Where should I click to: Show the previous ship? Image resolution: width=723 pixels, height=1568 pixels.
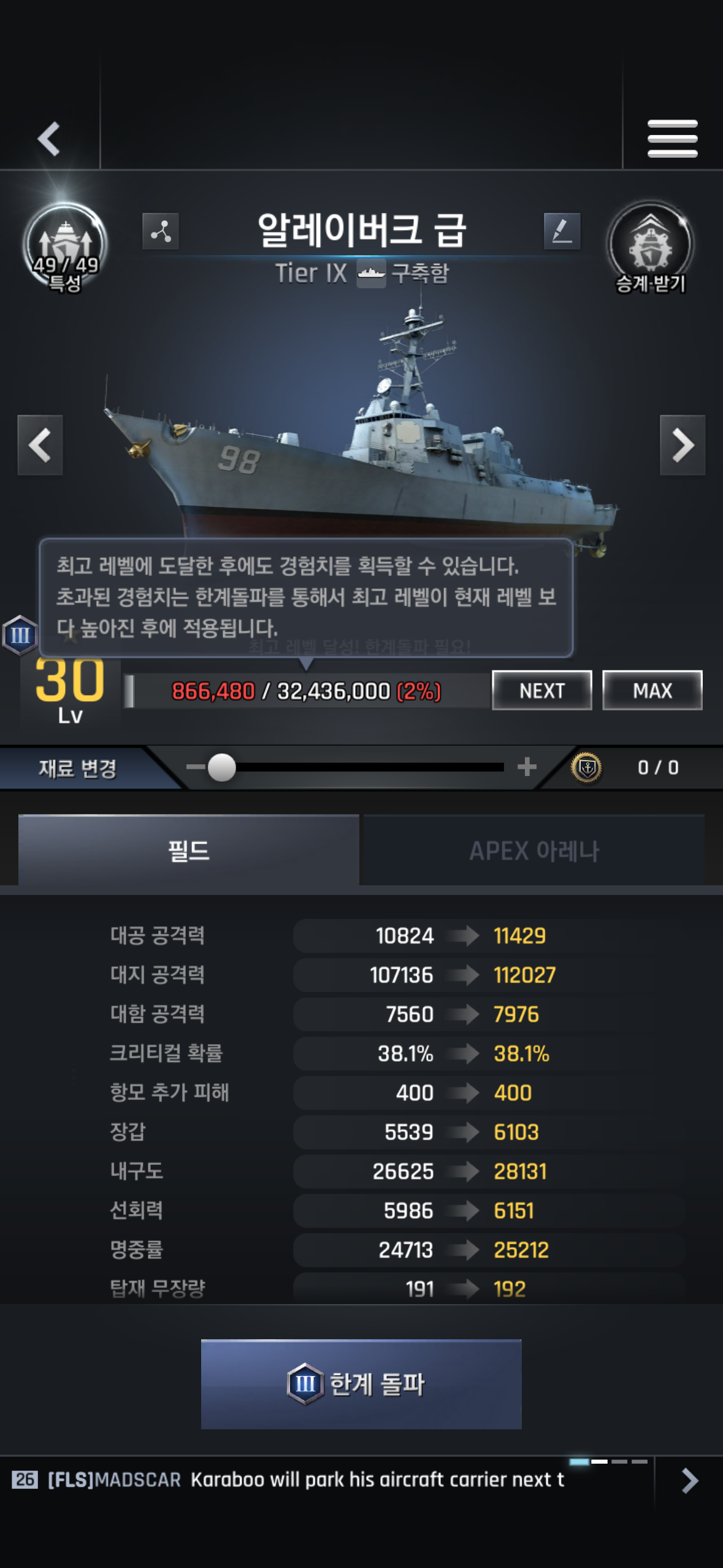point(40,445)
